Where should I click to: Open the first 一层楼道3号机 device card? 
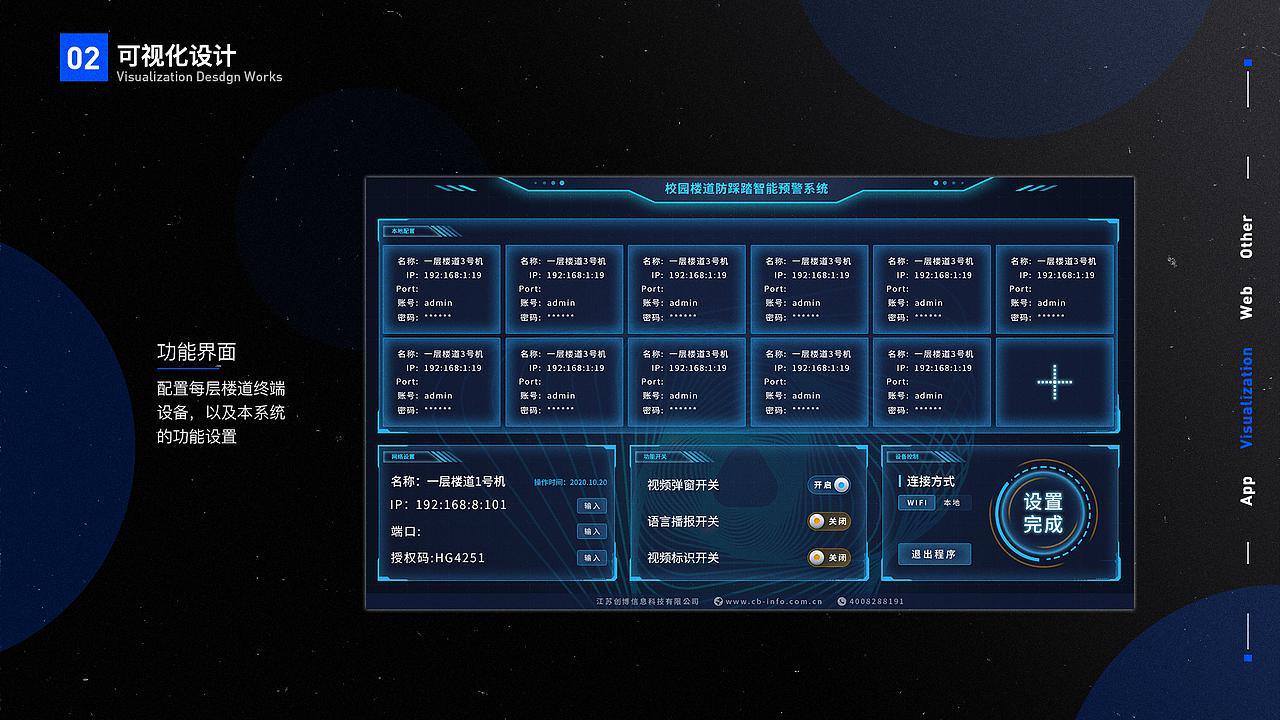click(441, 289)
